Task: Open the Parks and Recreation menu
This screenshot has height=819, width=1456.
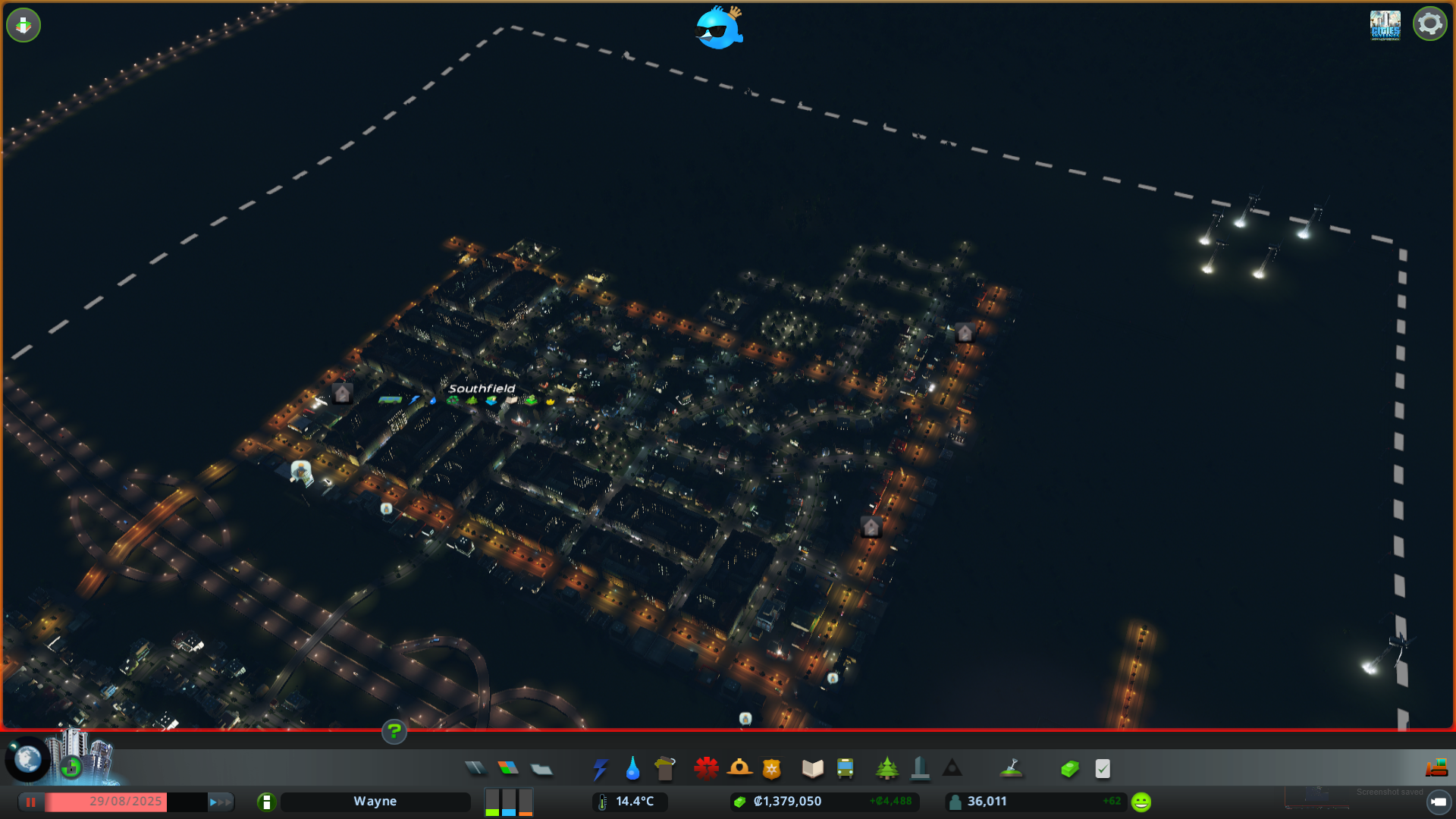Action: pyautogui.click(x=888, y=768)
